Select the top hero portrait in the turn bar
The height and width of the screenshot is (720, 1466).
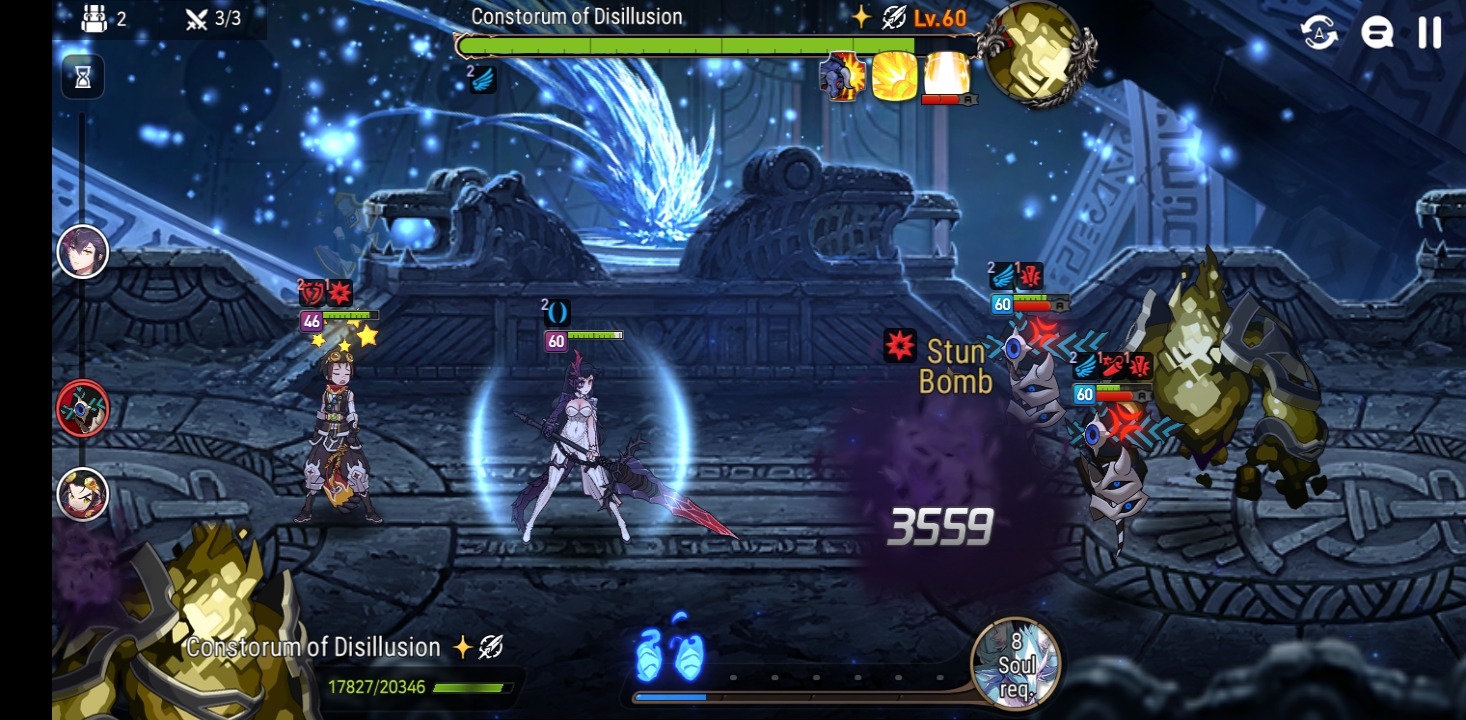point(82,250)
